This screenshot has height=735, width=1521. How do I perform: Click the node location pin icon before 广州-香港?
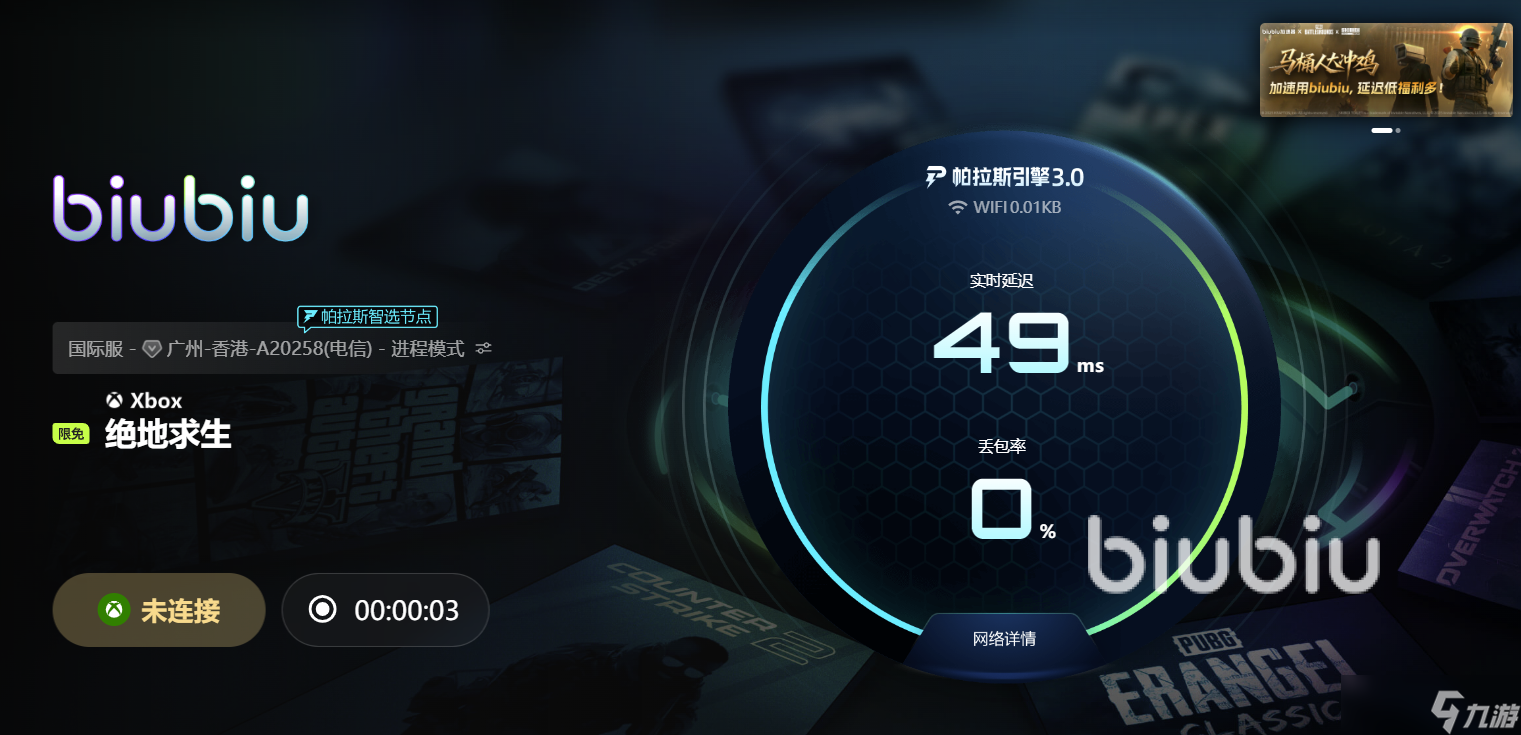[x=152, y=348]
